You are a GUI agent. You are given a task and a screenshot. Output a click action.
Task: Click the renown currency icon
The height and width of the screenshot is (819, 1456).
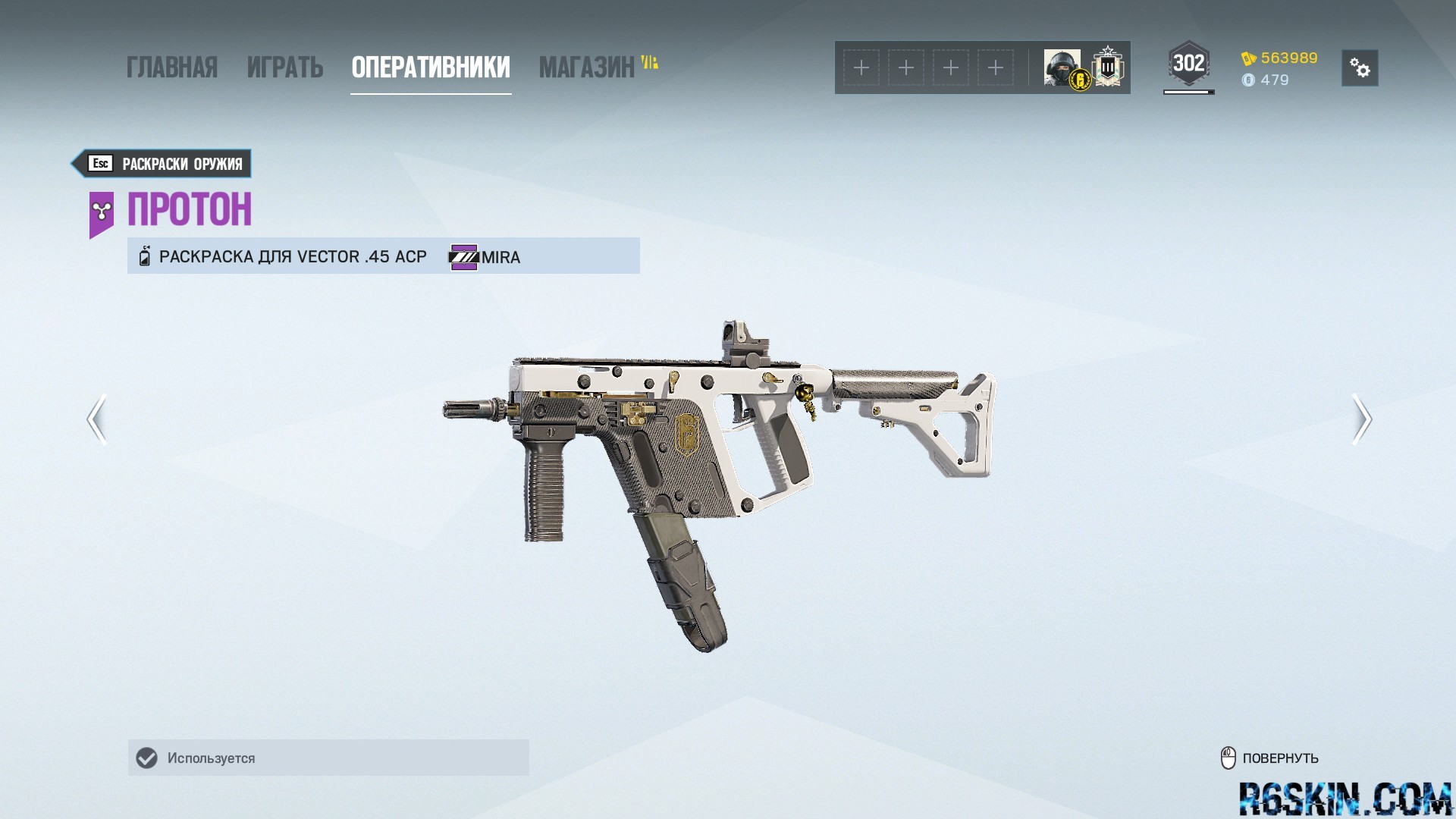(x=1250, y=58)
